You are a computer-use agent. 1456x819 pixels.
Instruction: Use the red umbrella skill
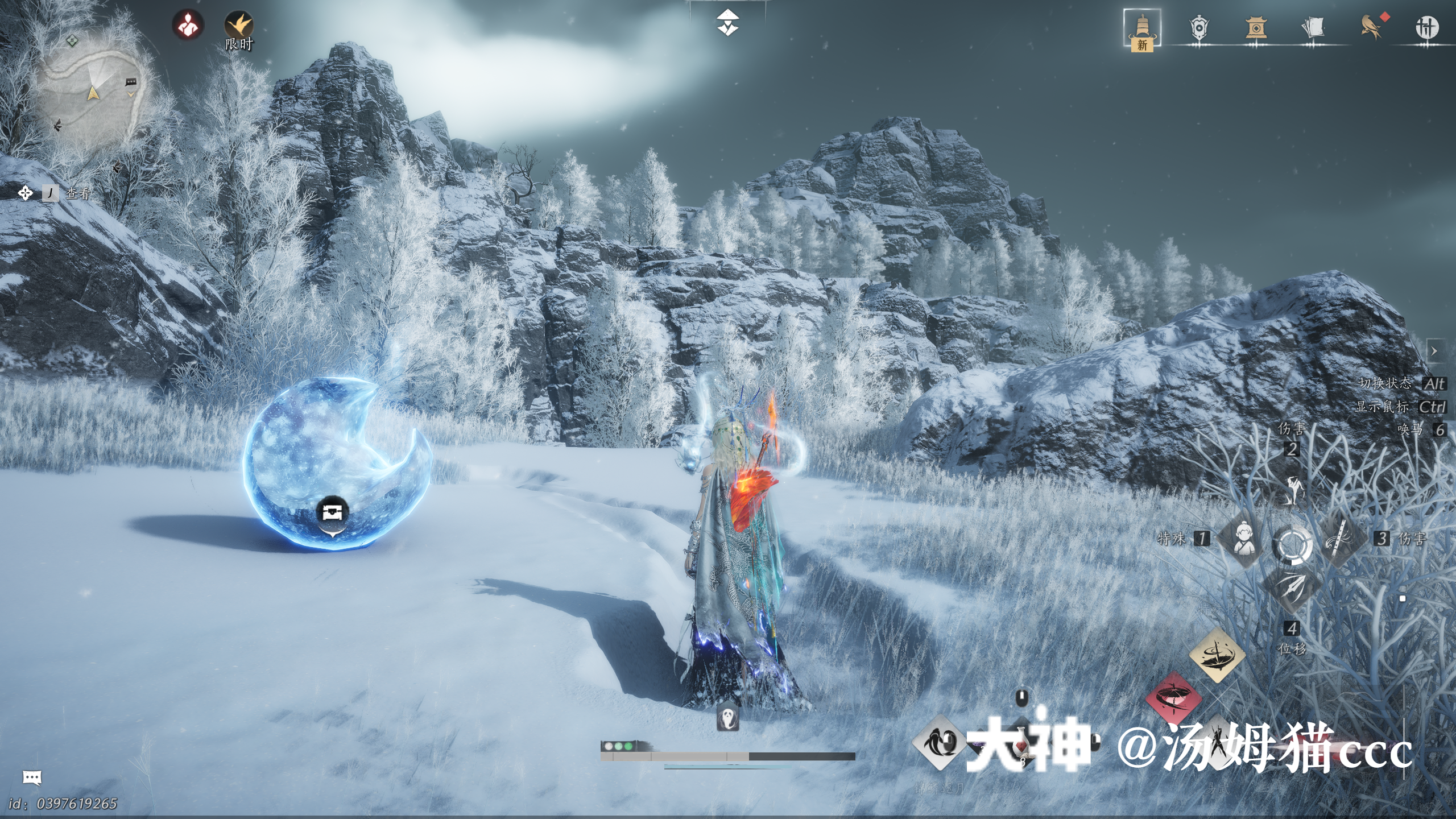1173,698
